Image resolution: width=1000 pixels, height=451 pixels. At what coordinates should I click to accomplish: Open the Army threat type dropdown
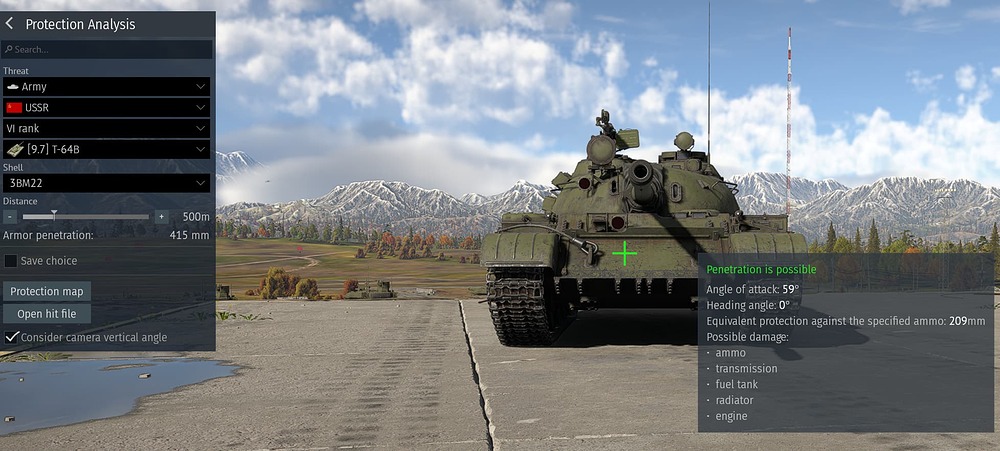coord(106,87)
